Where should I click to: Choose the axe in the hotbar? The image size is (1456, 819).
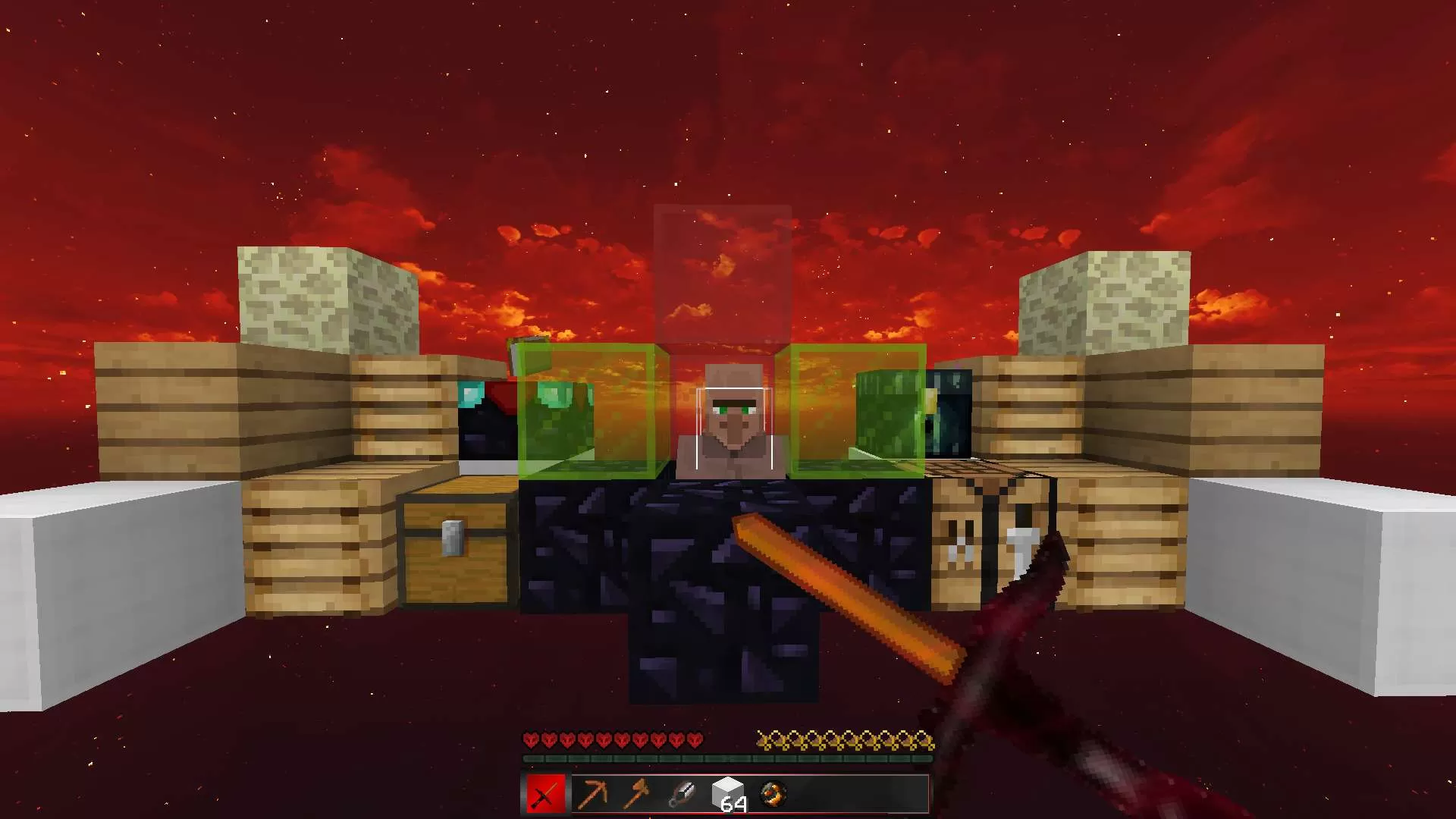click(636, 794)
